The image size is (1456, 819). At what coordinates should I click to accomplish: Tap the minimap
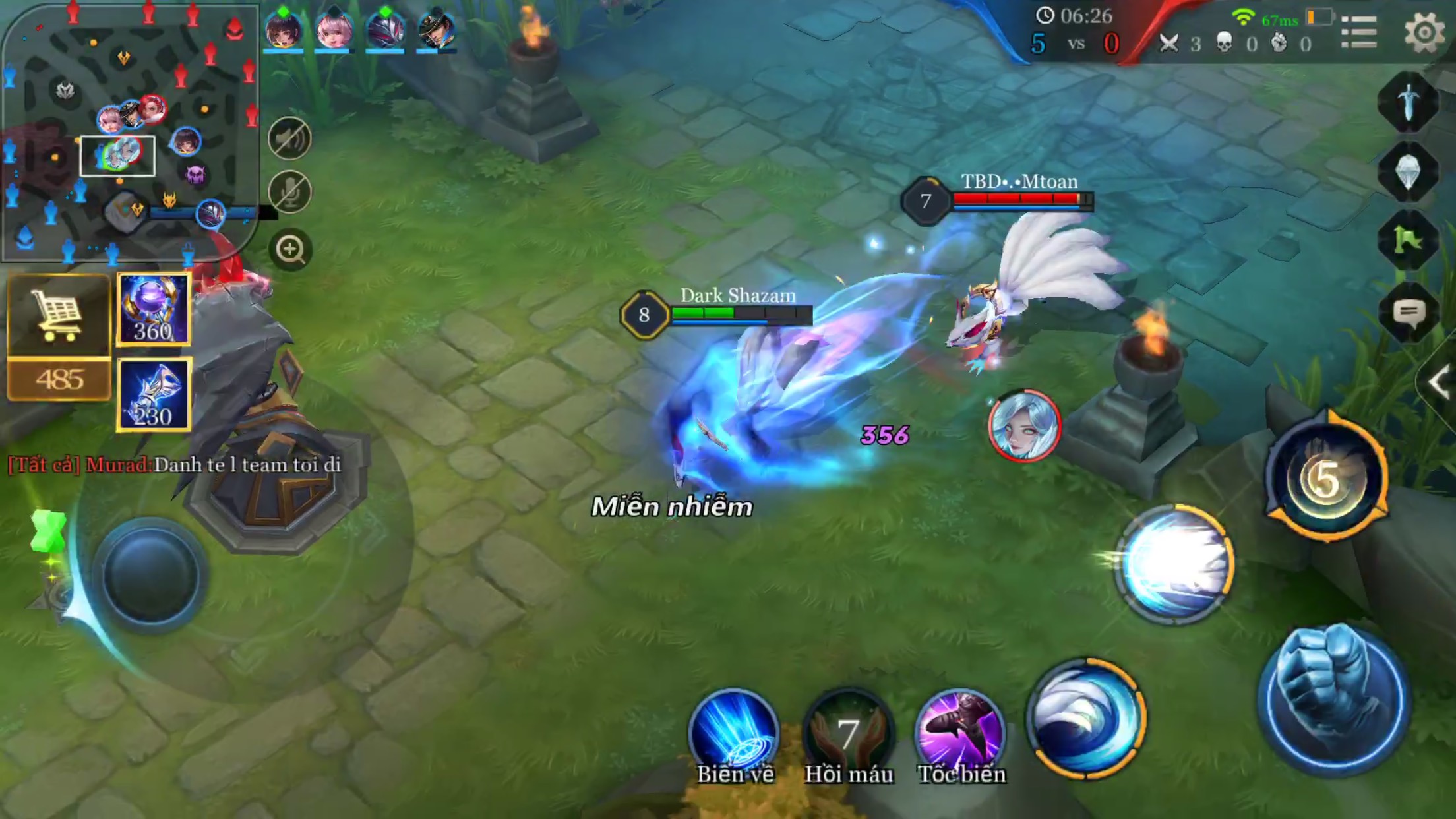129,132
